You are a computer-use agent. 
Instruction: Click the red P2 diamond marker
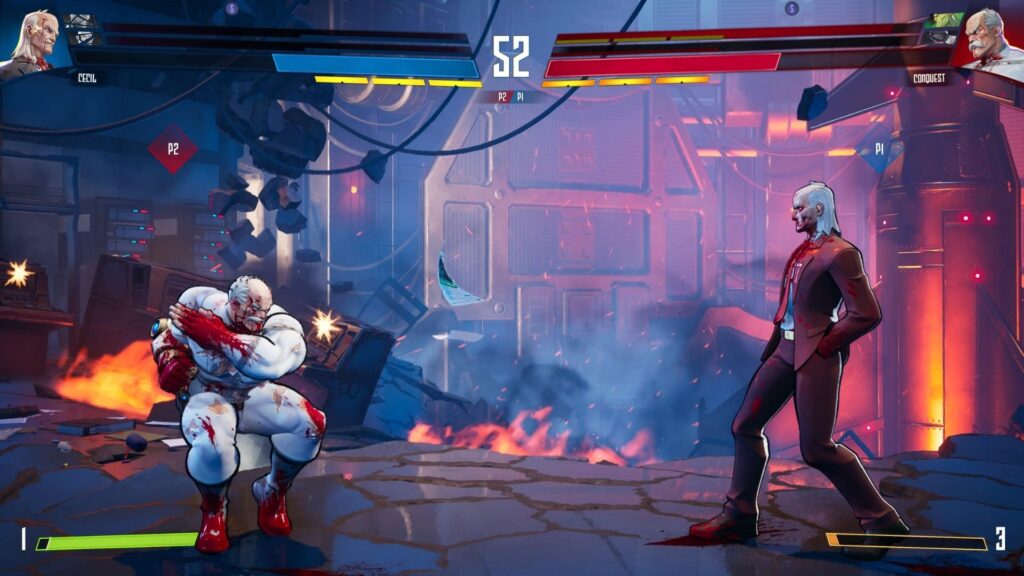tap(172, 149)
